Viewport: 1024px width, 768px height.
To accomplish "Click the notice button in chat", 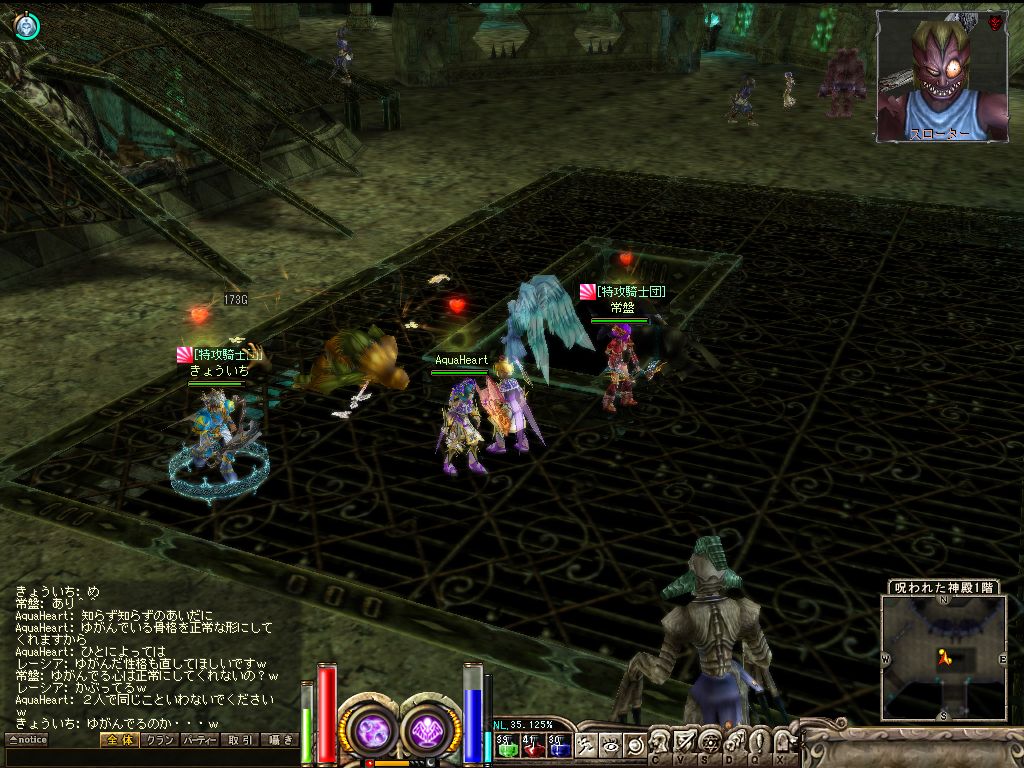I will (x=27, y=740).
